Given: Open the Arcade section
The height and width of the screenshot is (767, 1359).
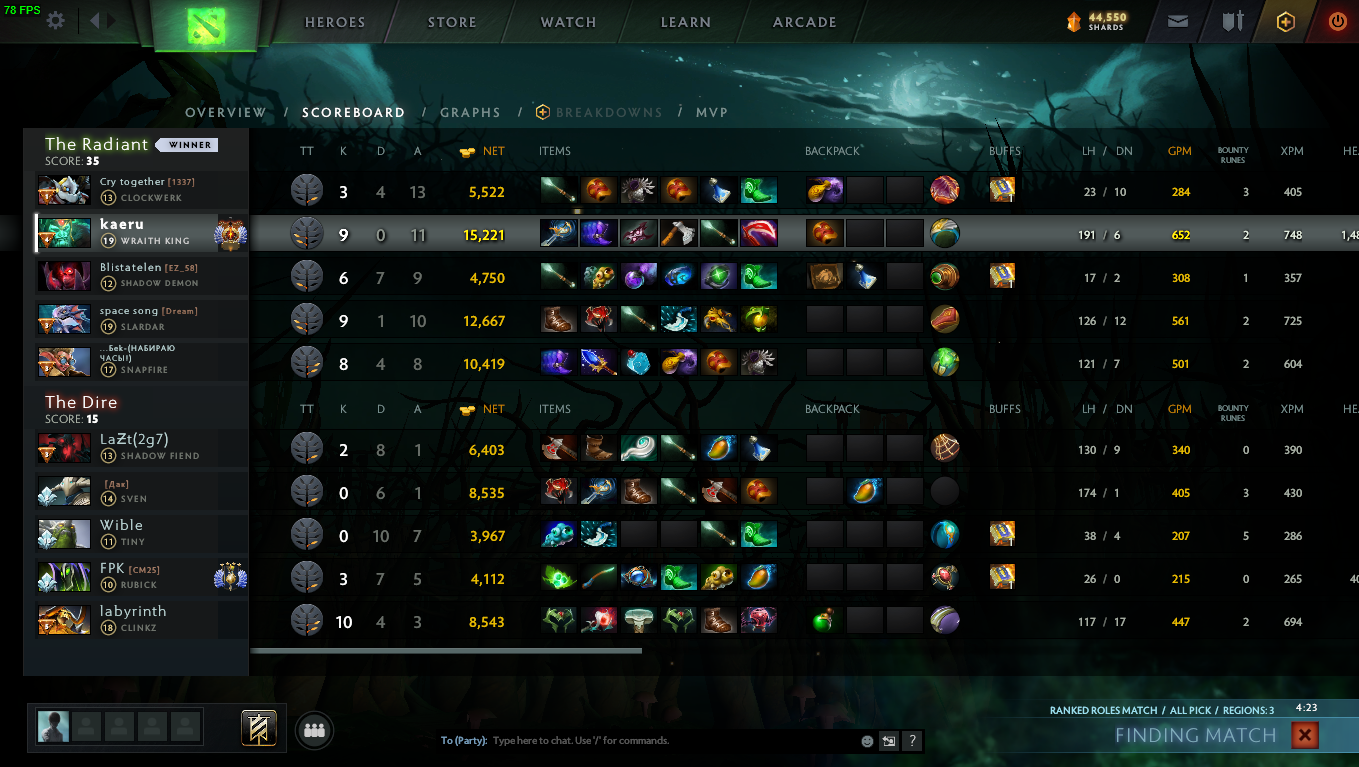Looking at the screenshot, I should pos(804,22).
